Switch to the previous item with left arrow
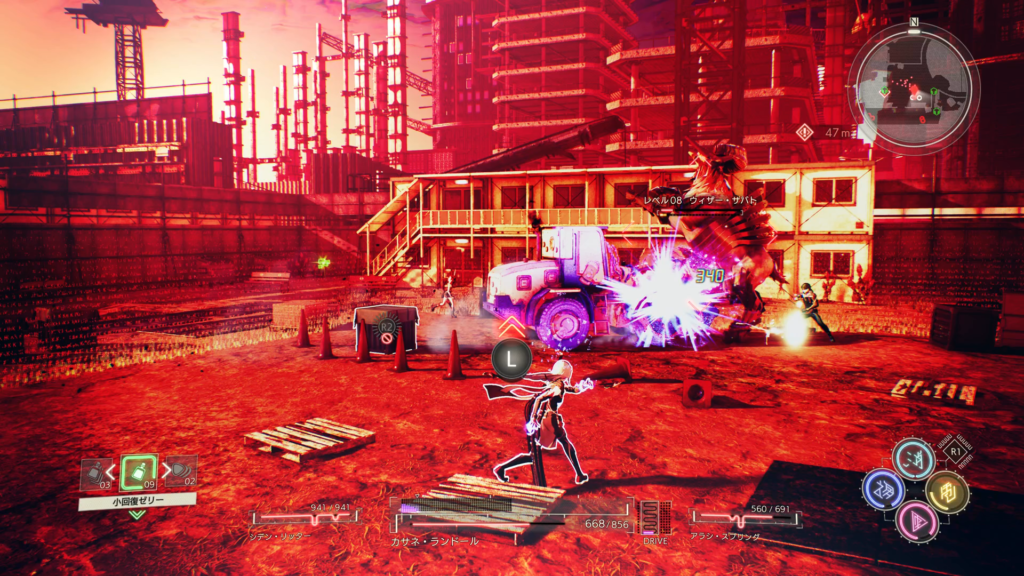 coord(111,471)
